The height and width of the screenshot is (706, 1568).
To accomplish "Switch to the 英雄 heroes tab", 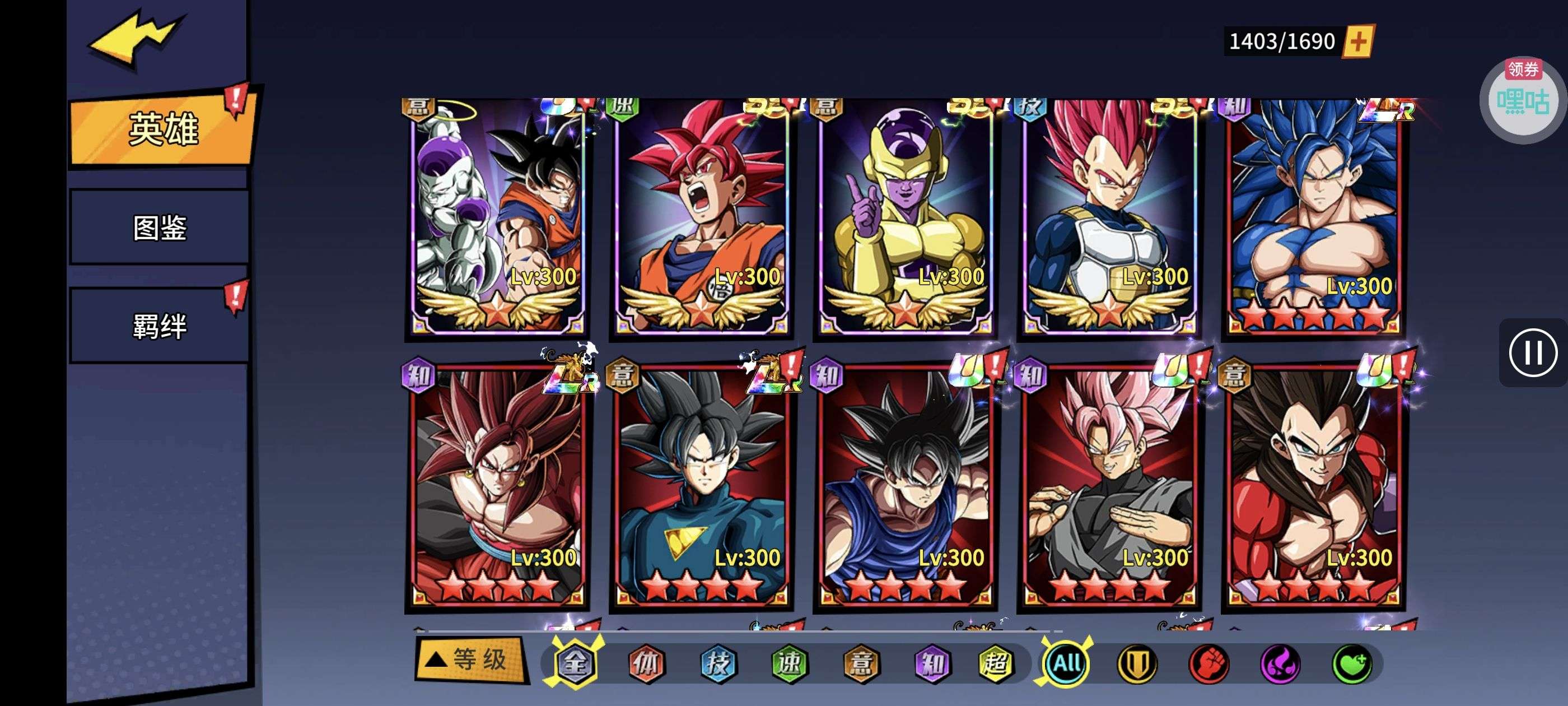I will [161, 129].
